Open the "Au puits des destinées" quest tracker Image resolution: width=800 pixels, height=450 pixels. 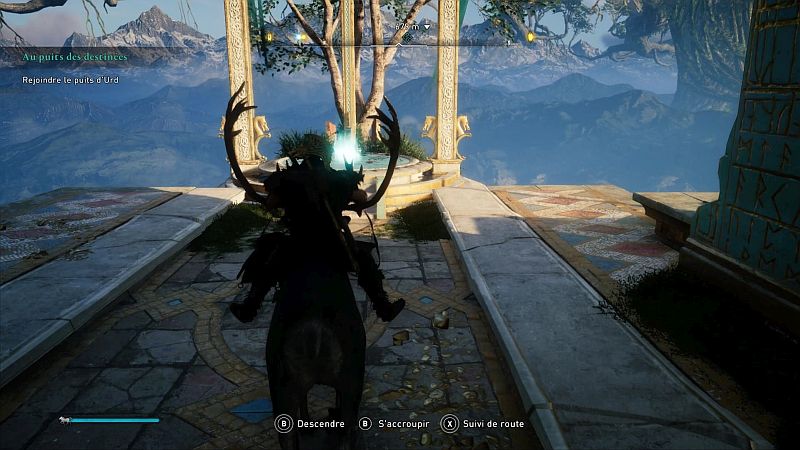75,57
